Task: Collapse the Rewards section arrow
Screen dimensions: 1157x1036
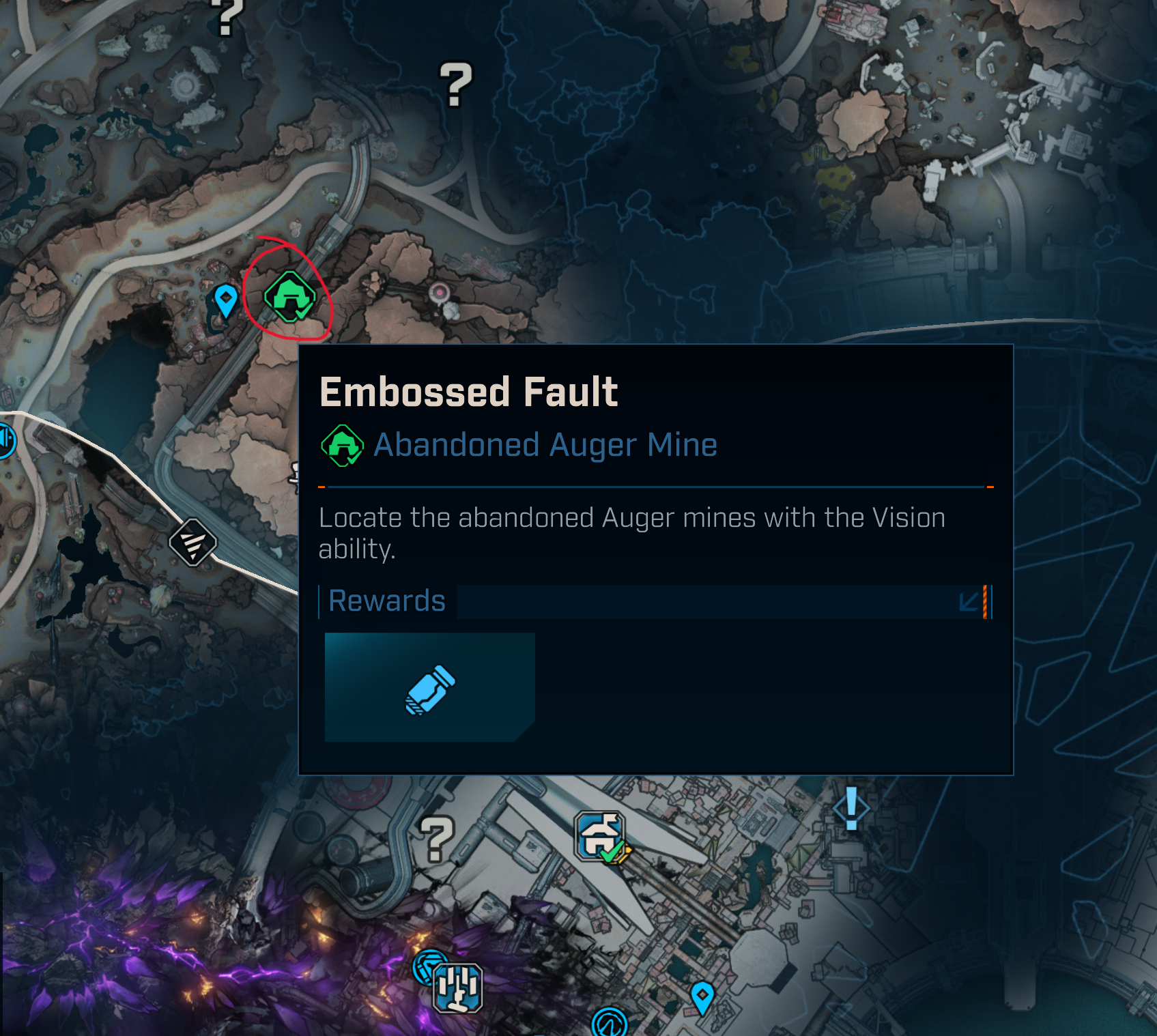Action: (x=969, y=601)
